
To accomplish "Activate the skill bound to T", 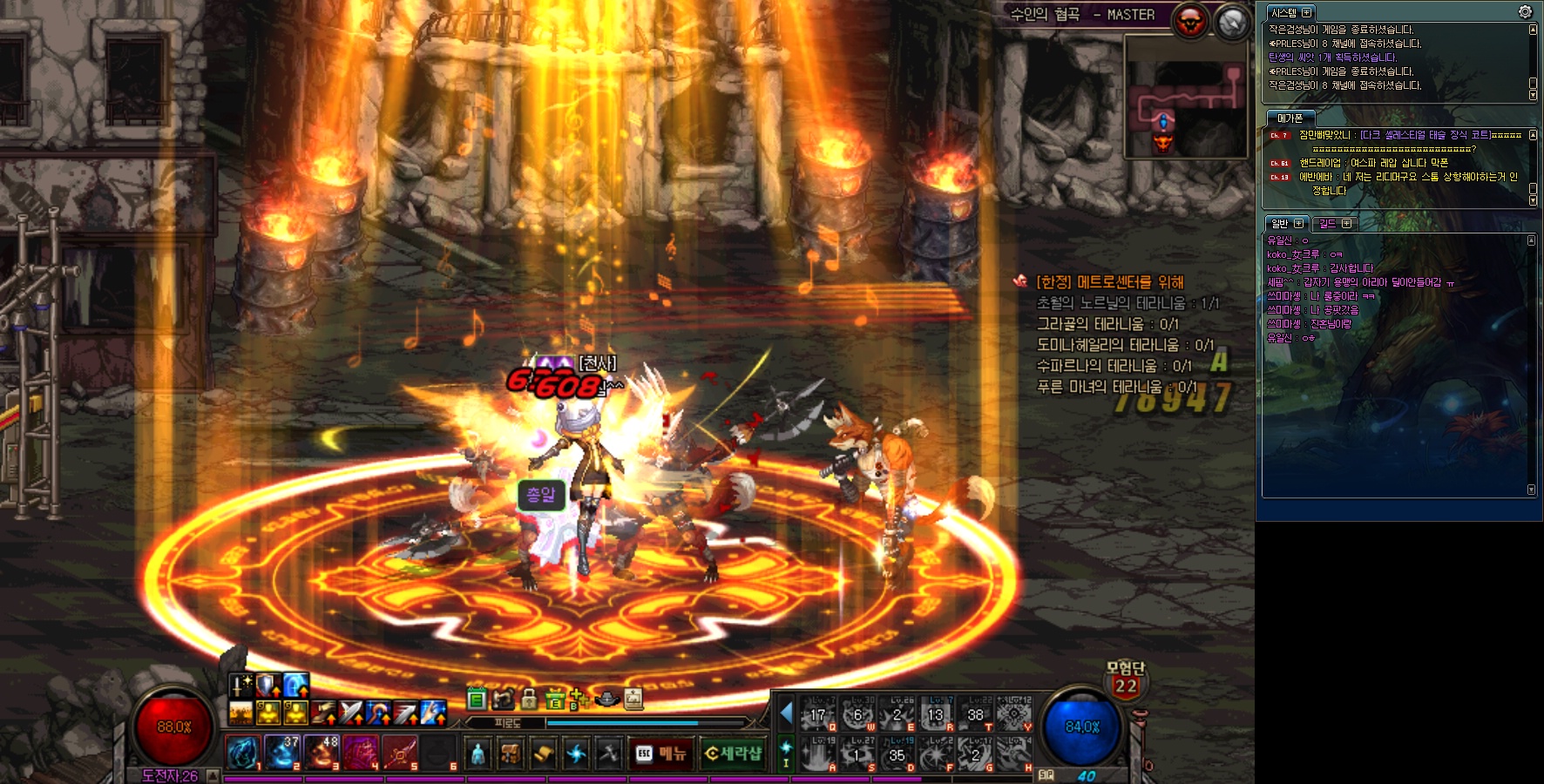I will tap(975, 715).
